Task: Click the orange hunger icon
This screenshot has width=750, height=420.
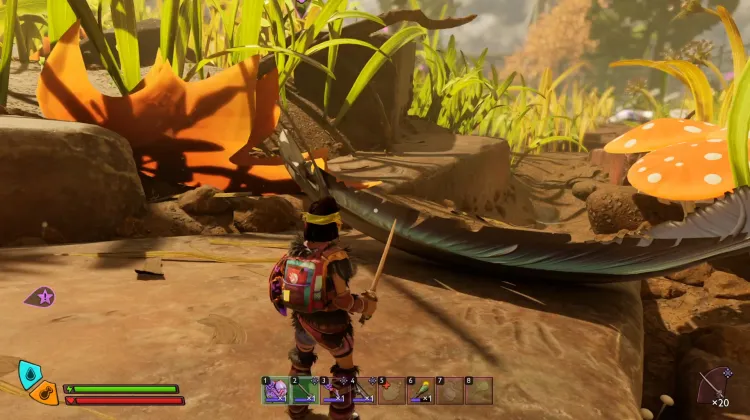Action: pyautogui.click(x=45, y=392)
